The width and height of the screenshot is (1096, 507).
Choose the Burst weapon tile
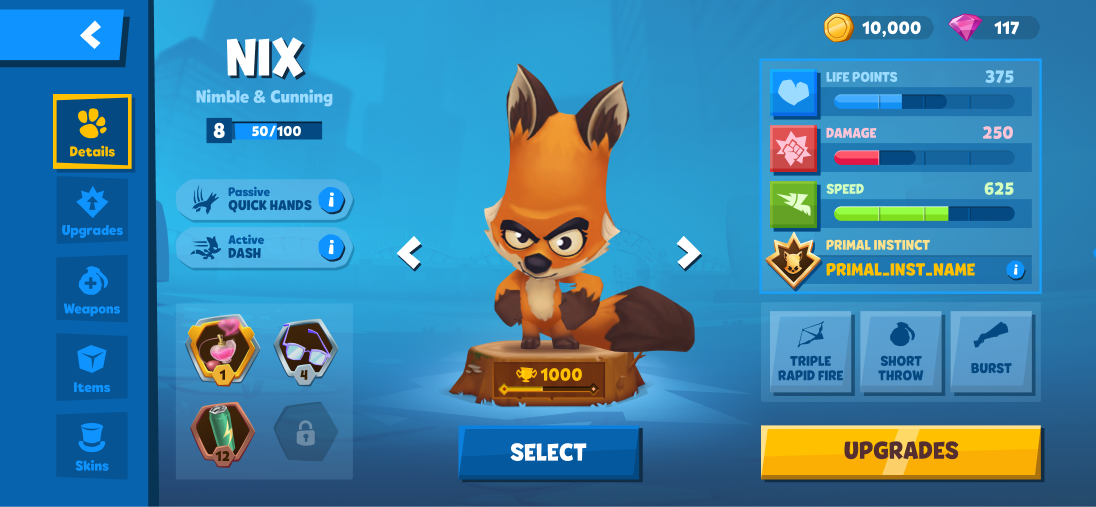coord(991,355)
